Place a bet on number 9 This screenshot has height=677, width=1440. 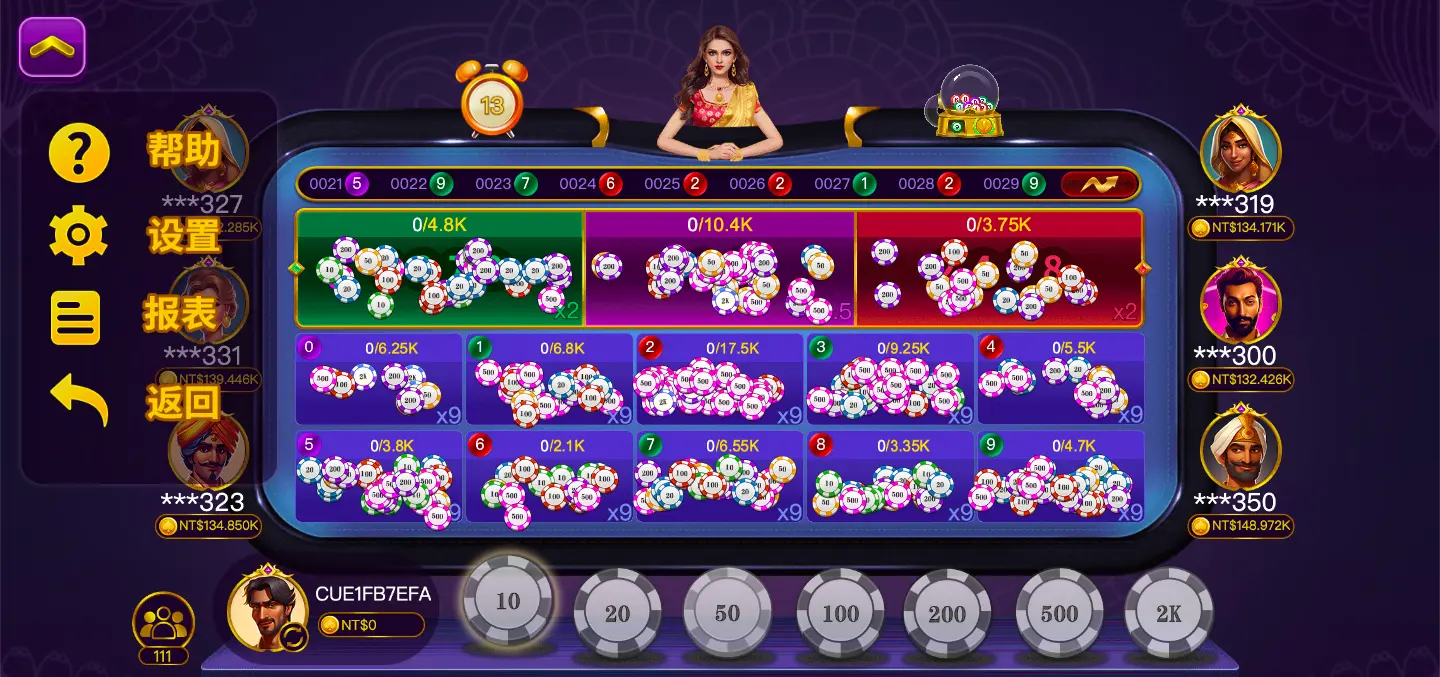pos(1060,478)
